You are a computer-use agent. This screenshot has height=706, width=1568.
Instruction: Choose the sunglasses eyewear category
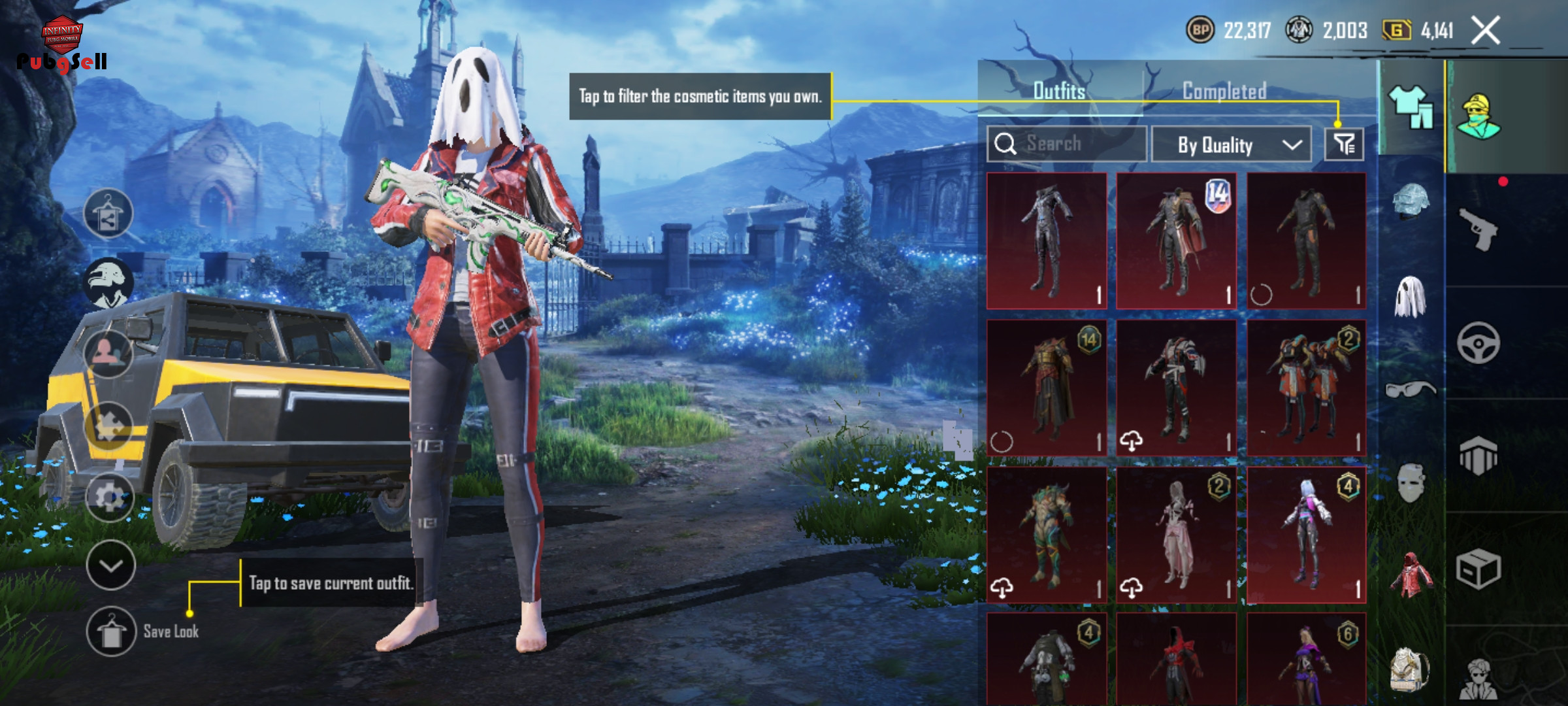pos(1410,390)
